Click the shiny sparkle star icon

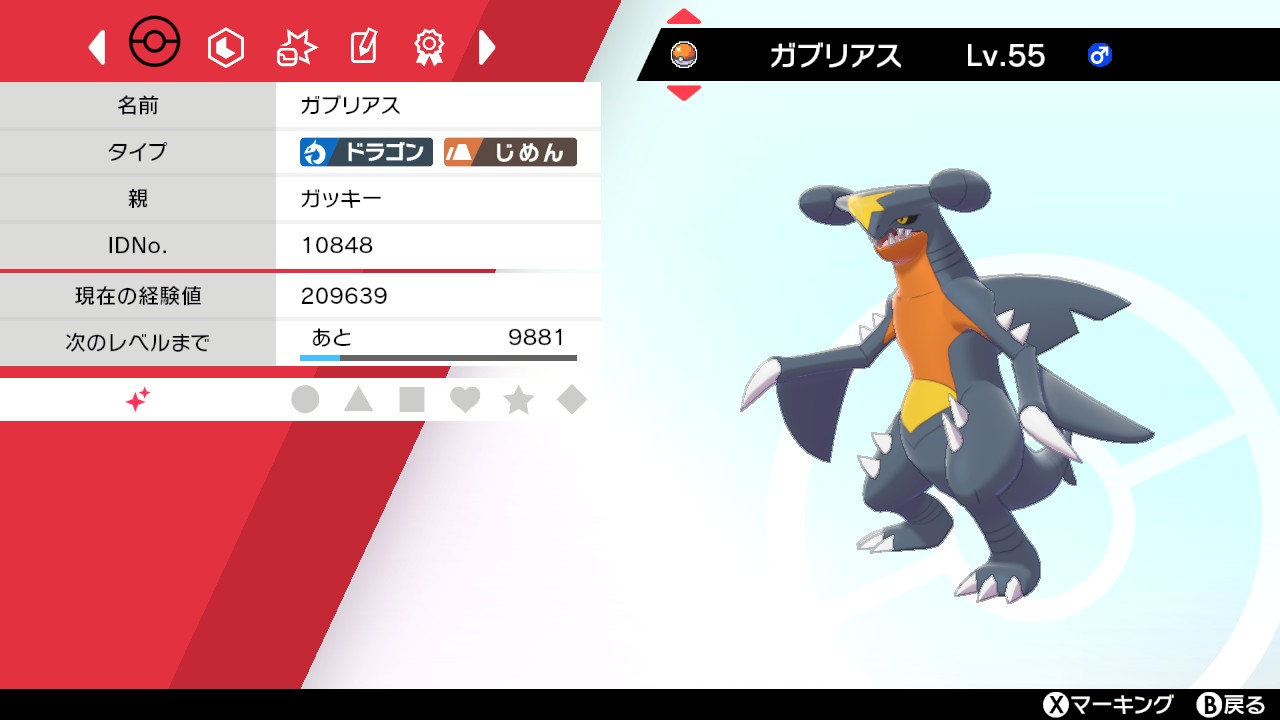point(137,398)
